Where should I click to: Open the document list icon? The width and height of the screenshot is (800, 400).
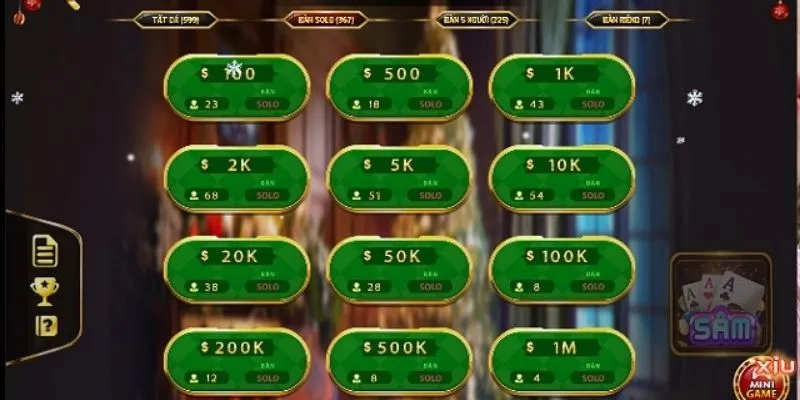tap(45, 252)
